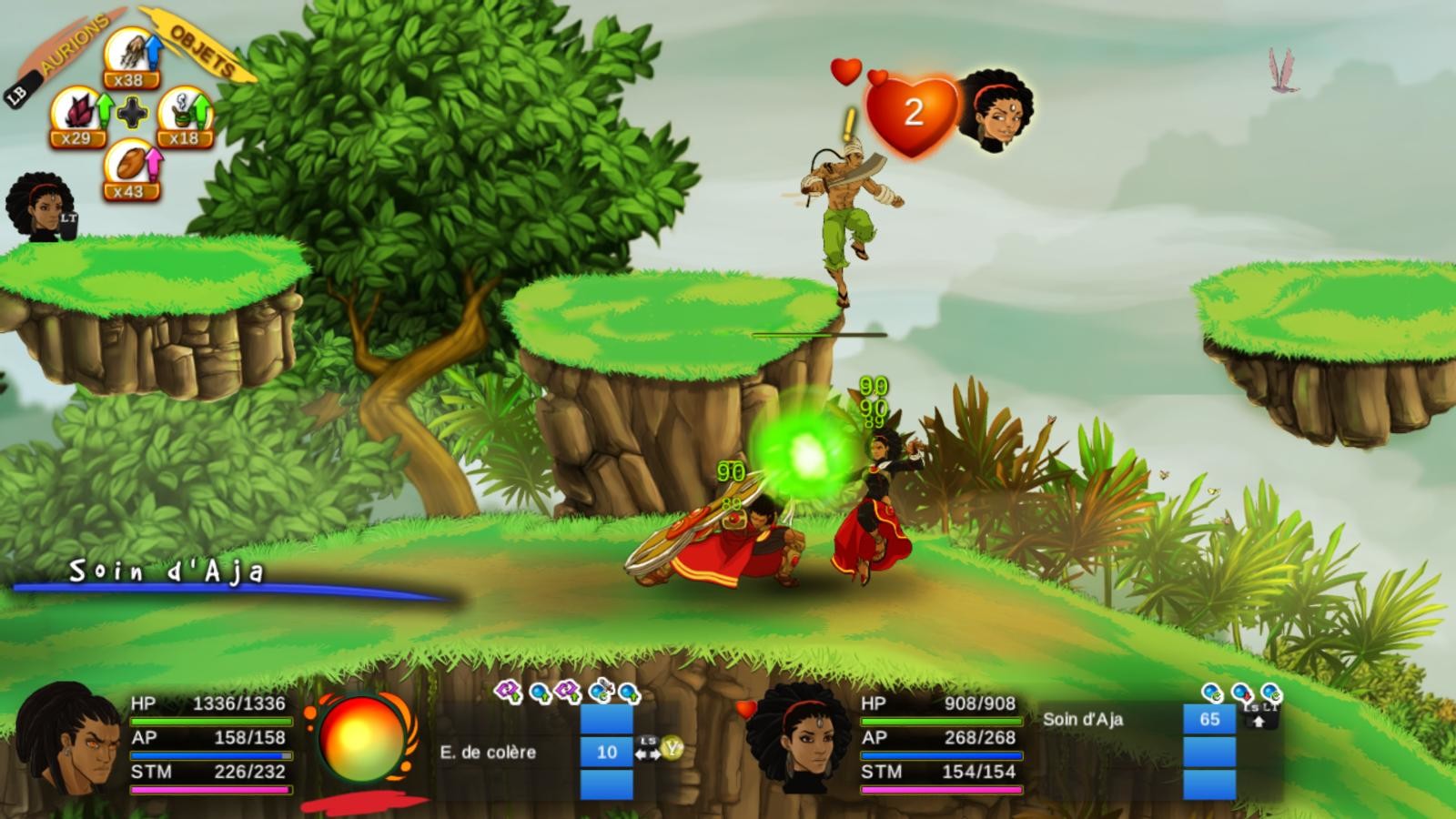The height and width of the screenshot is (819, 1456).
Task: Open the AURIONS menu banner
Action: pyautogui.click(x=74, y=43)
